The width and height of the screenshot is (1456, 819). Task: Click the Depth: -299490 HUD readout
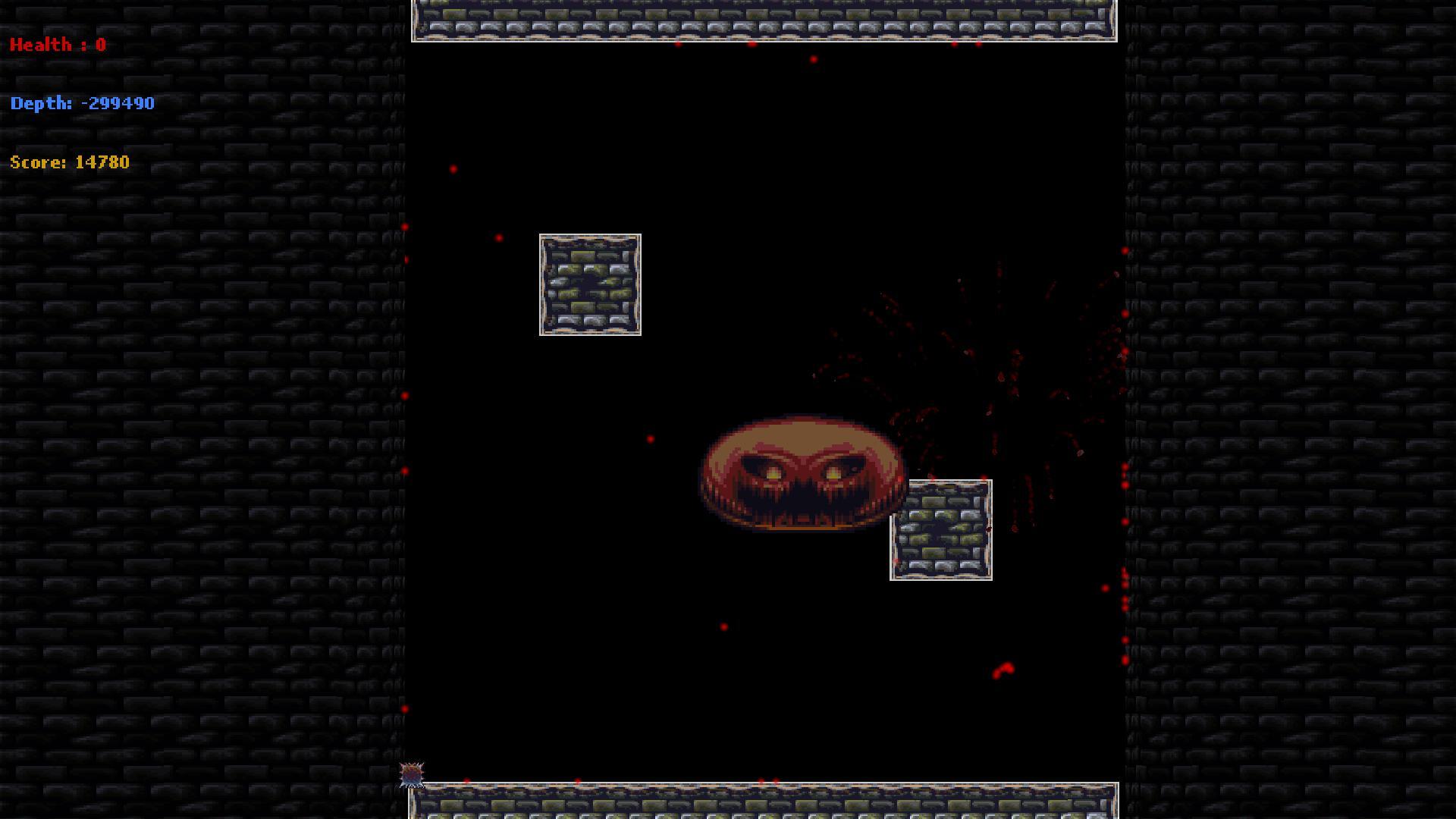(82, 103)
